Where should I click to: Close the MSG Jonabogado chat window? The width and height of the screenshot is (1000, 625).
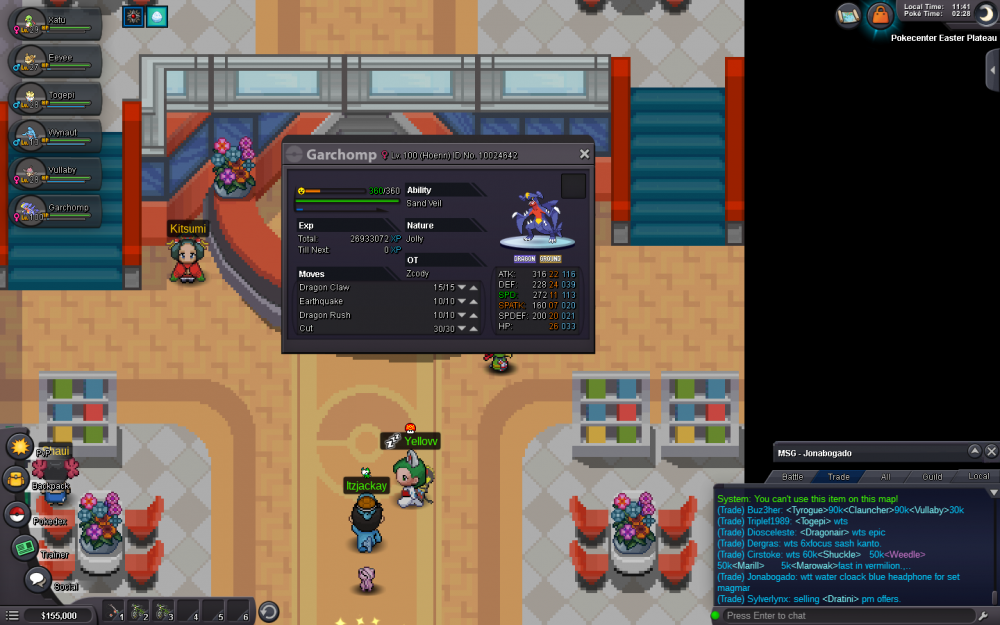[991, 452]
